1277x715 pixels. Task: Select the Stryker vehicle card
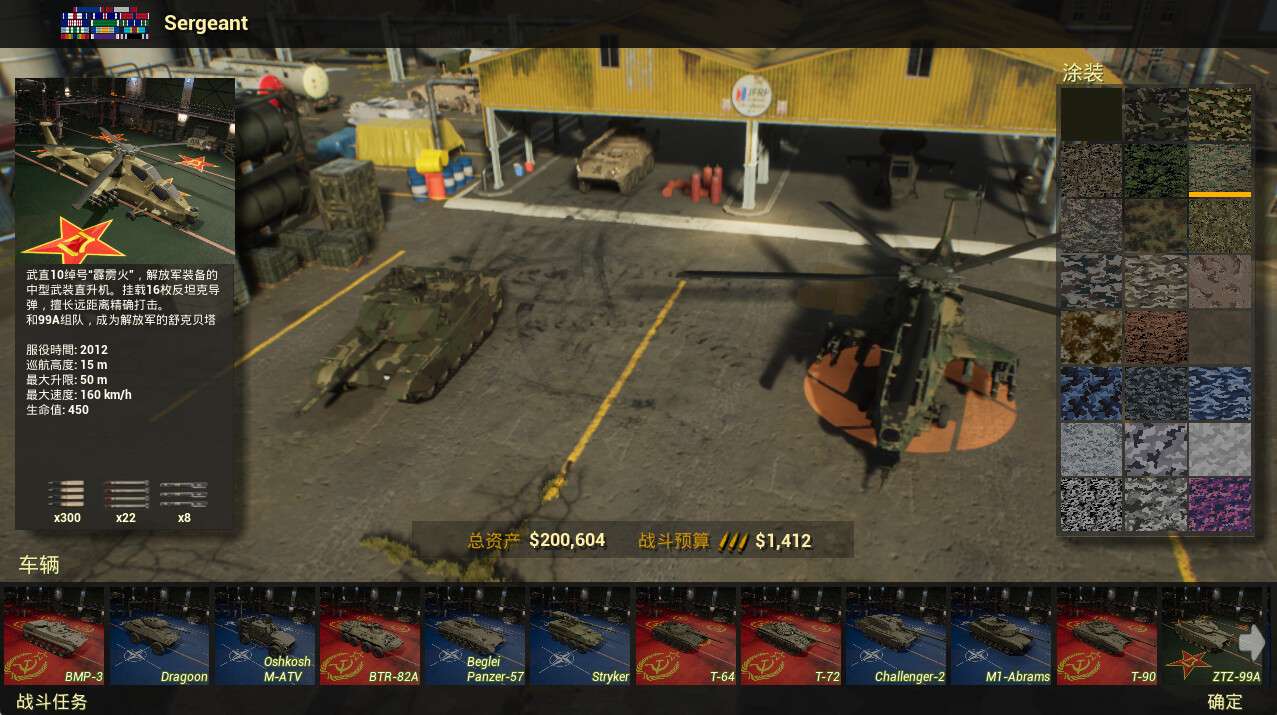pos(580,636)
